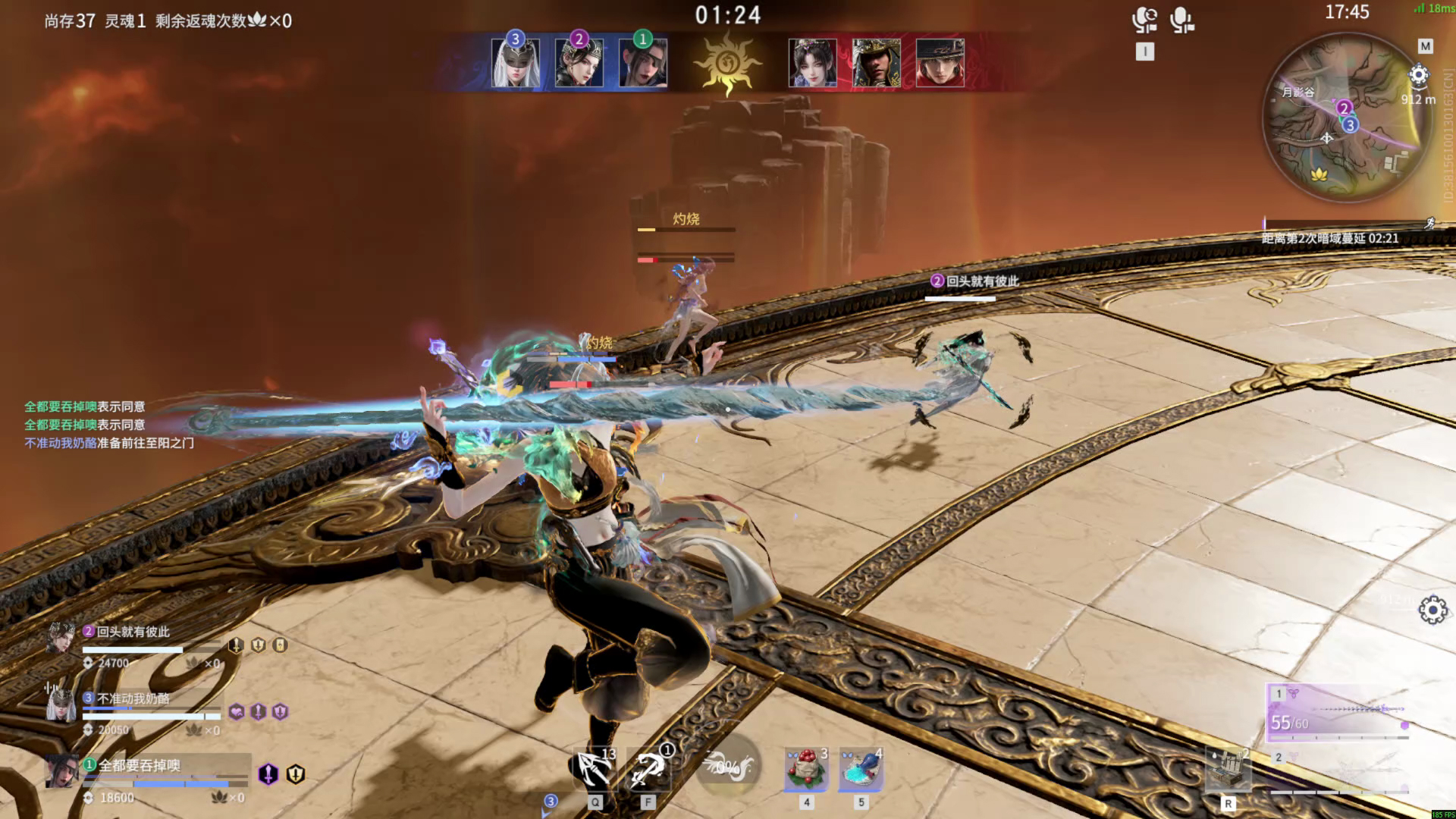The width and height of the screenshot is (1456, 819).
Task: Click the ultimate ability icon showing 0%
Action: (726, 767)
